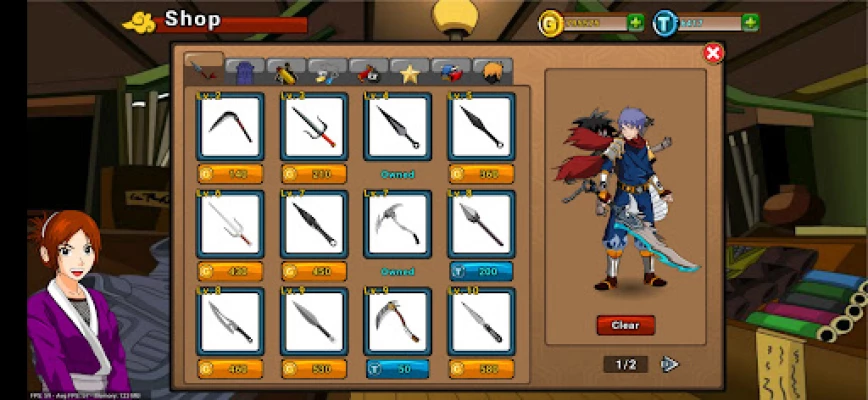Buy the sickle for 50 tokens
868x400 pixels.
tap(397, 369)
